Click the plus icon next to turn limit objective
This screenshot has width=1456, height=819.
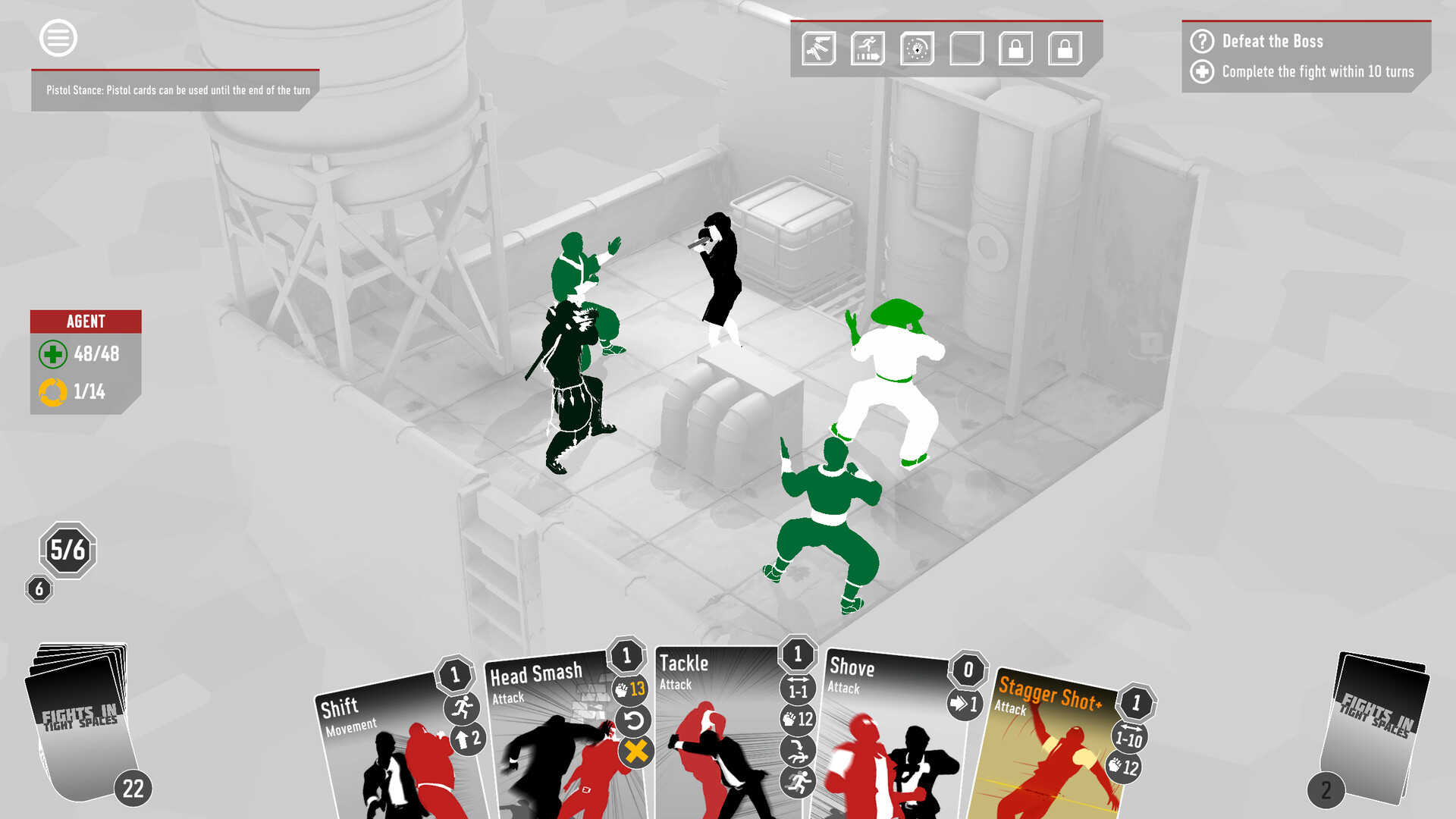coord(1200,74)
